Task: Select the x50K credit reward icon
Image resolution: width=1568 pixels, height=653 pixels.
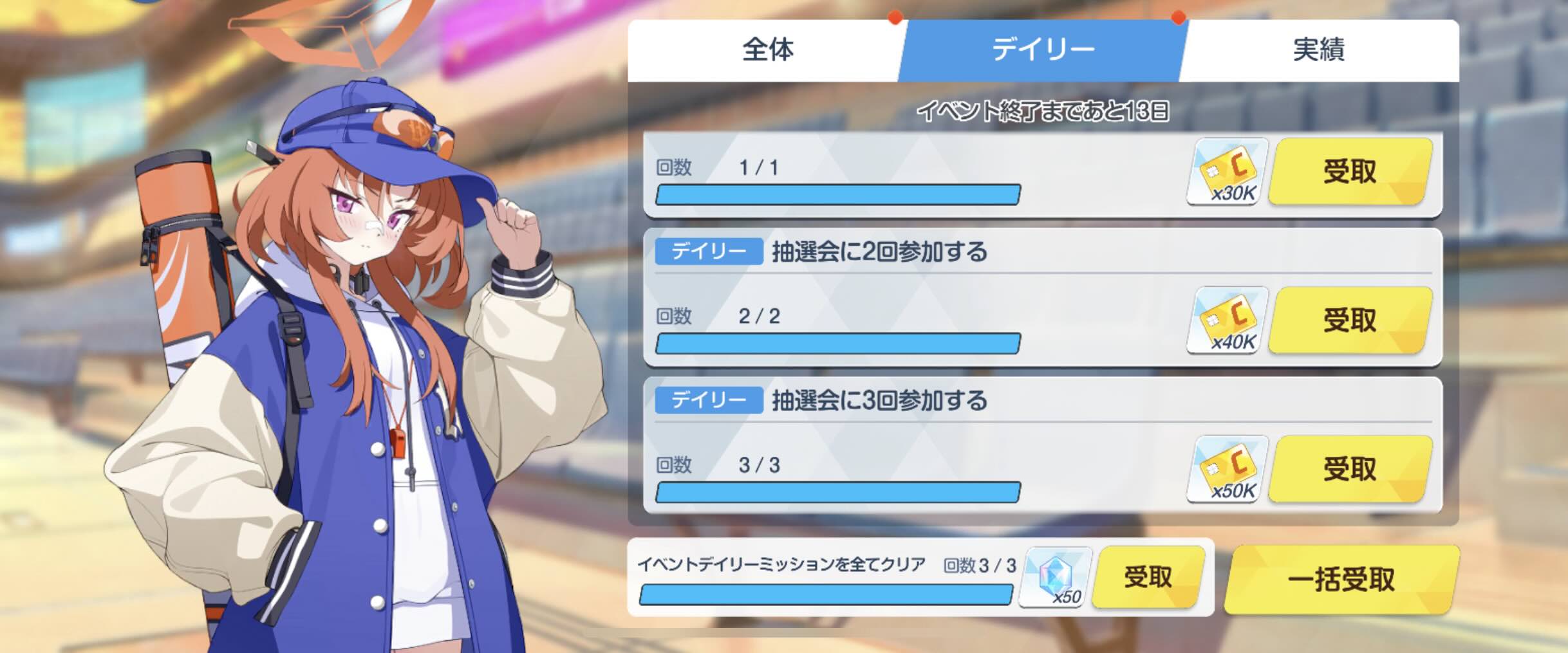Action: [1227, 468]
